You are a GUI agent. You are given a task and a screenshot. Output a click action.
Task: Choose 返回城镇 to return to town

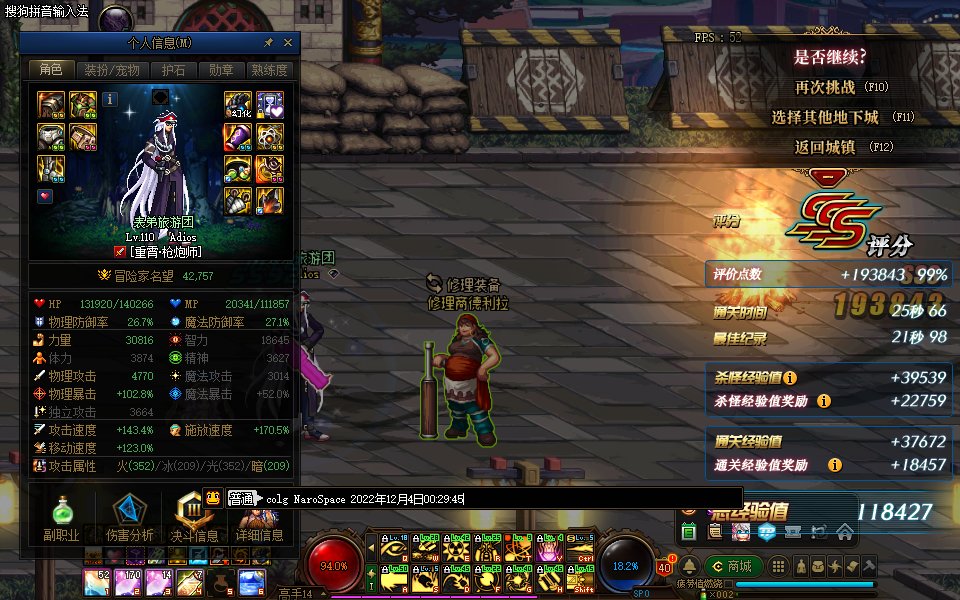825,147
